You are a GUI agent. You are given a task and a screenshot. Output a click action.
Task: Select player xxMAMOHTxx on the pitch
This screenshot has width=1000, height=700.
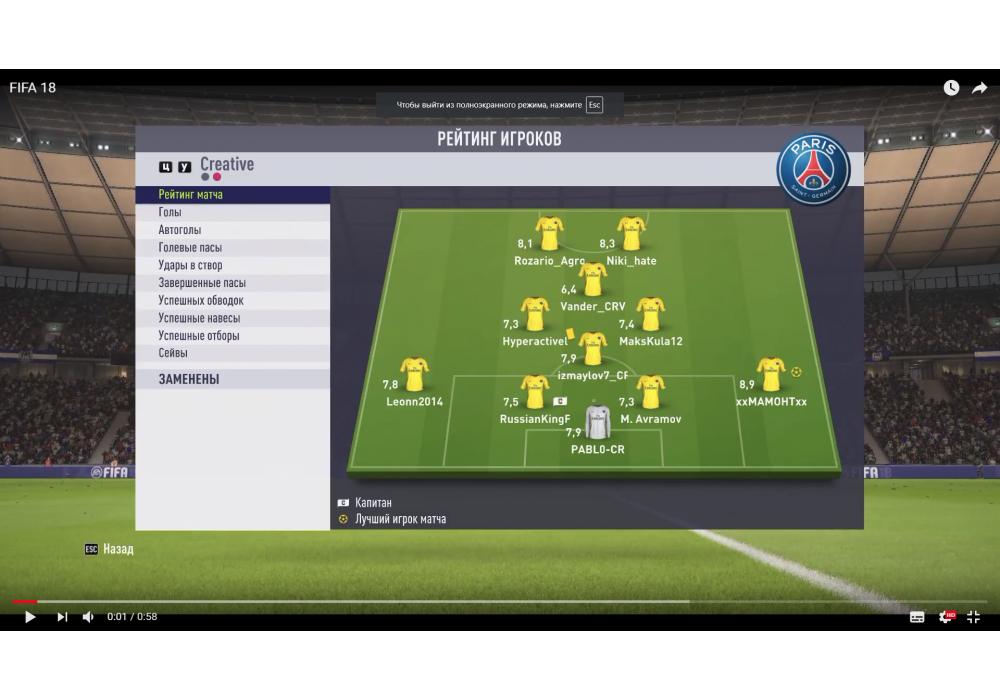tap(770, 375)
